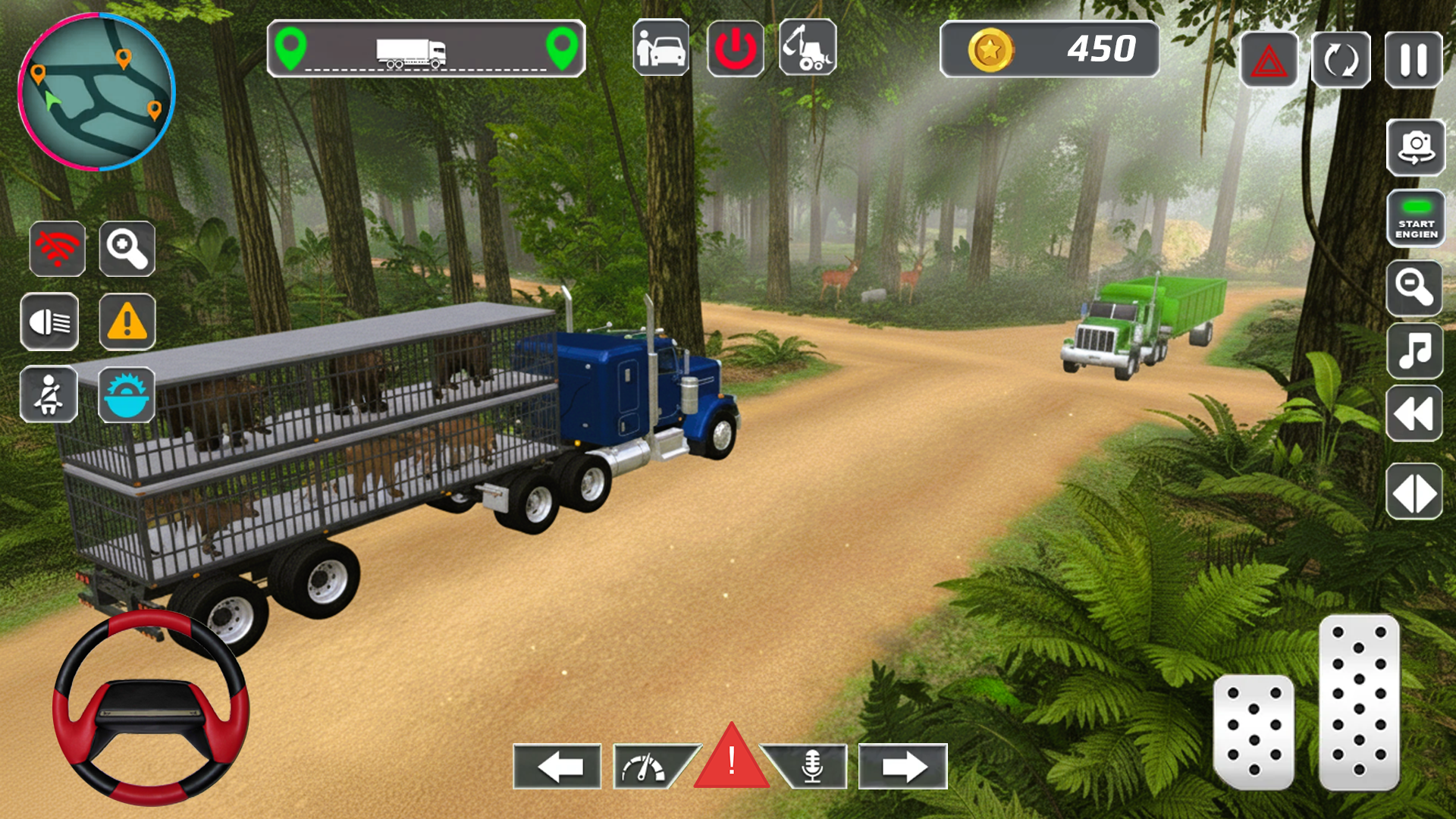
Task: Open the circular minimap
Action: [x=96, y=92]
